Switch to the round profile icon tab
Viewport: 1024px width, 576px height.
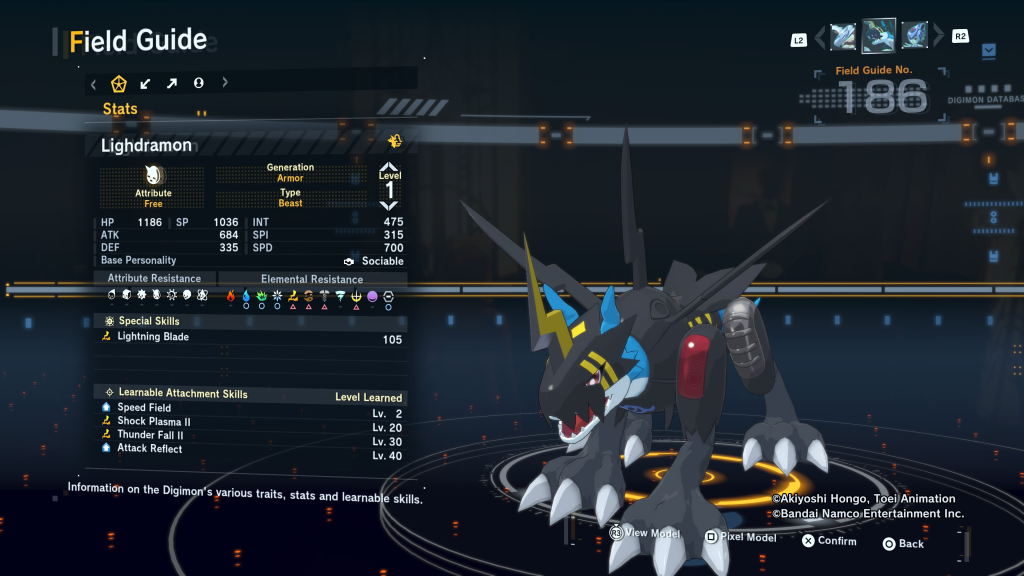point(199,84)
